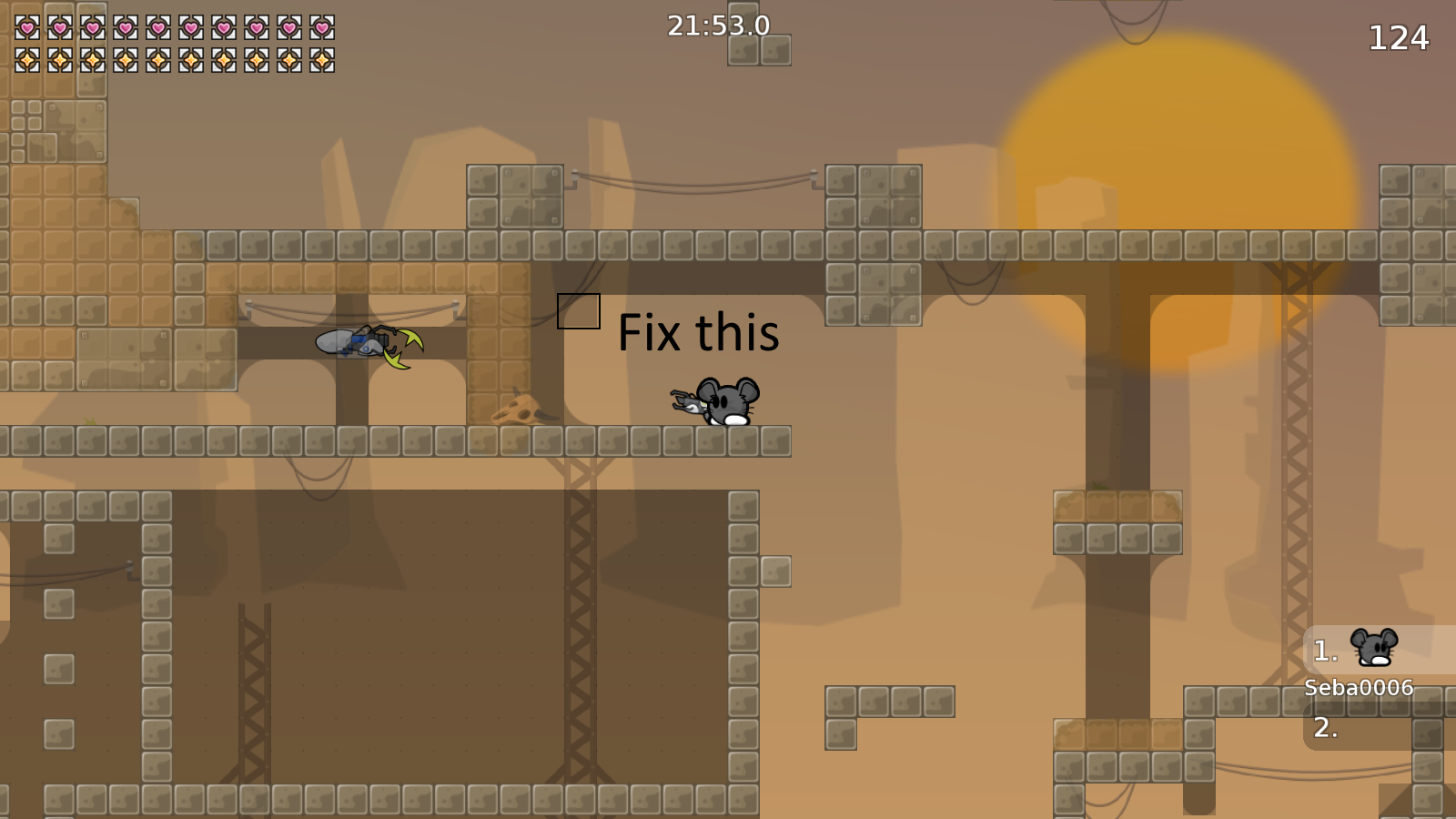The width and height of the screenshot is (1456, 819).
Task: Click the first pink heart icon
Action: tap(25, 27)
